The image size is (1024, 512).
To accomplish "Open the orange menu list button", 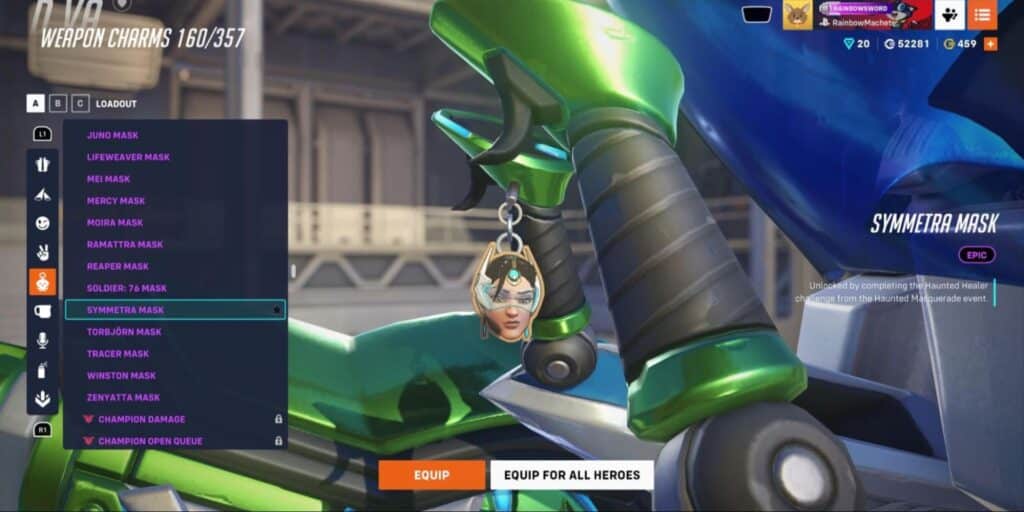I will coord(982,15).
